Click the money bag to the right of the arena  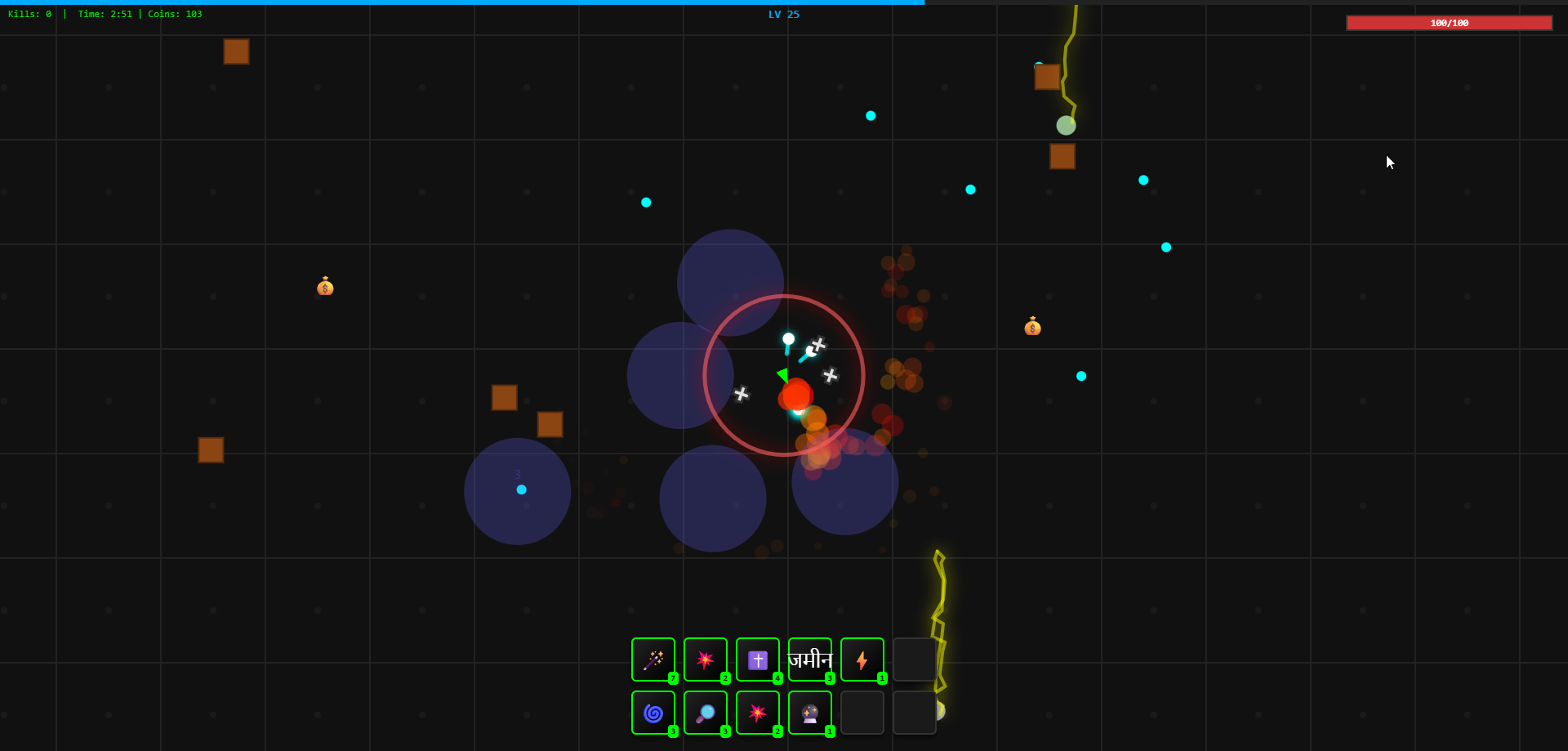pyautogui.click(x=1033, y=326)
